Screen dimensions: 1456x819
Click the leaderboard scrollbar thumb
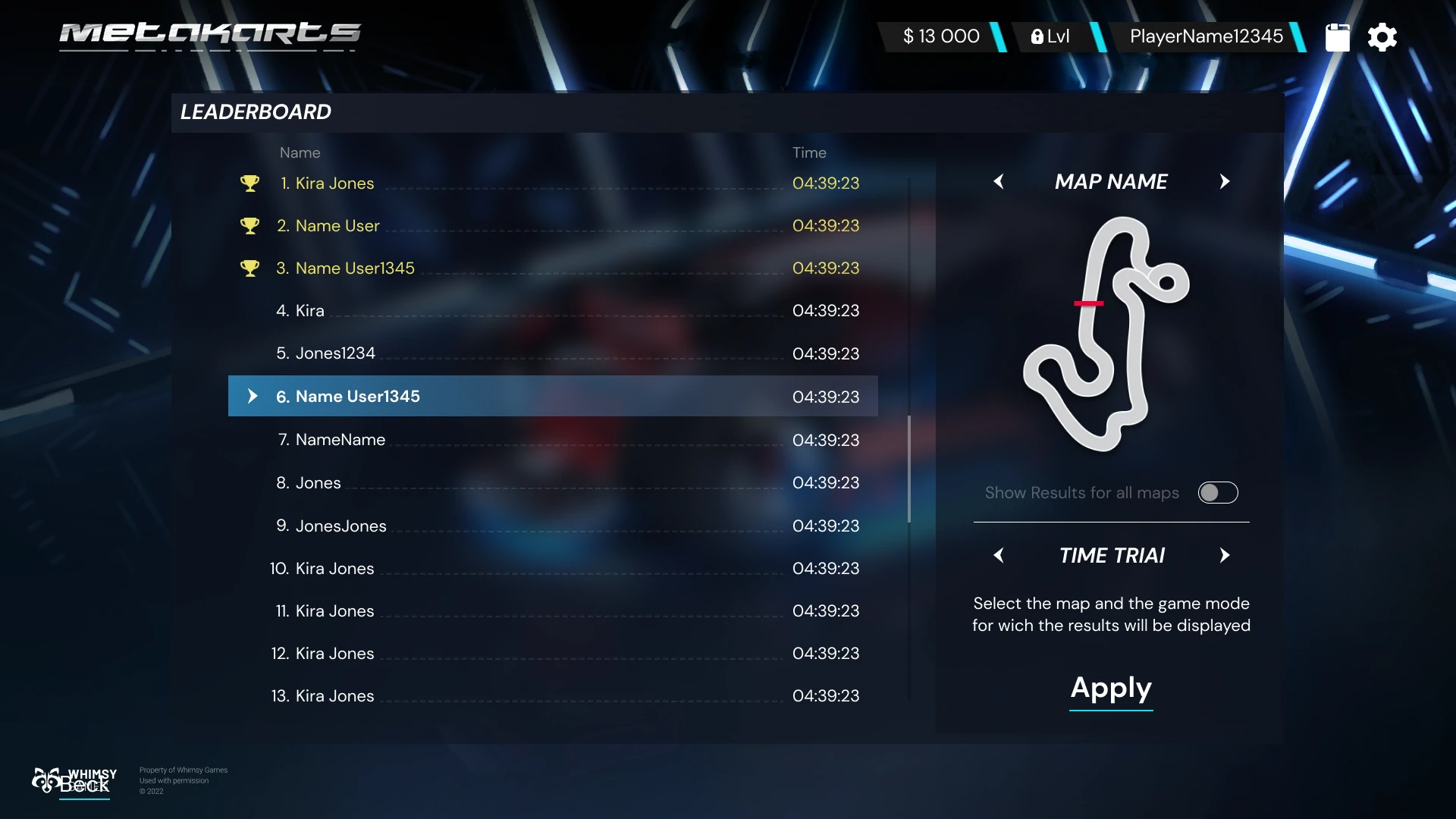tap(908, 469)
